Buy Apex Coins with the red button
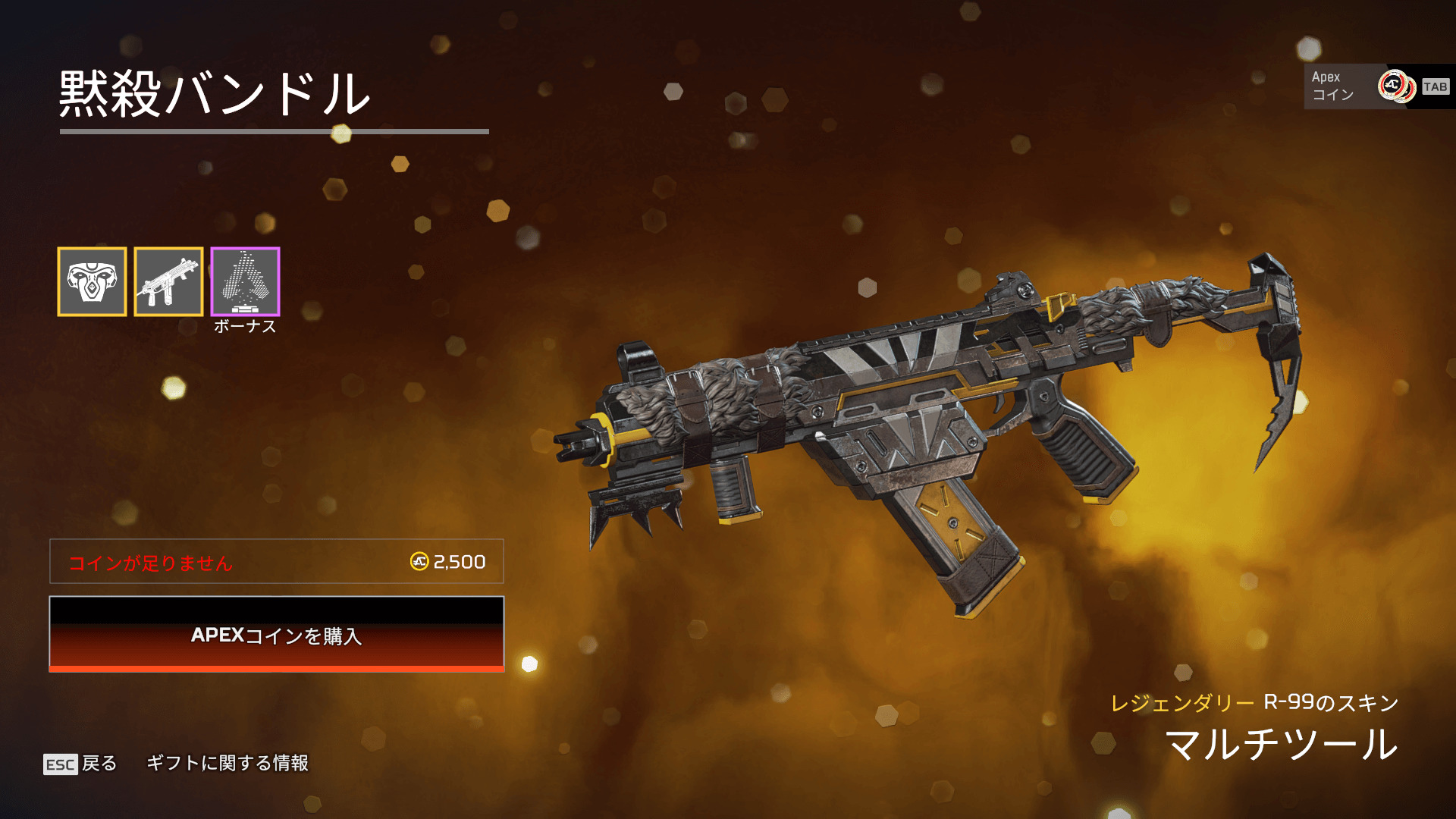1456x819 pixels. click(277, 634)
